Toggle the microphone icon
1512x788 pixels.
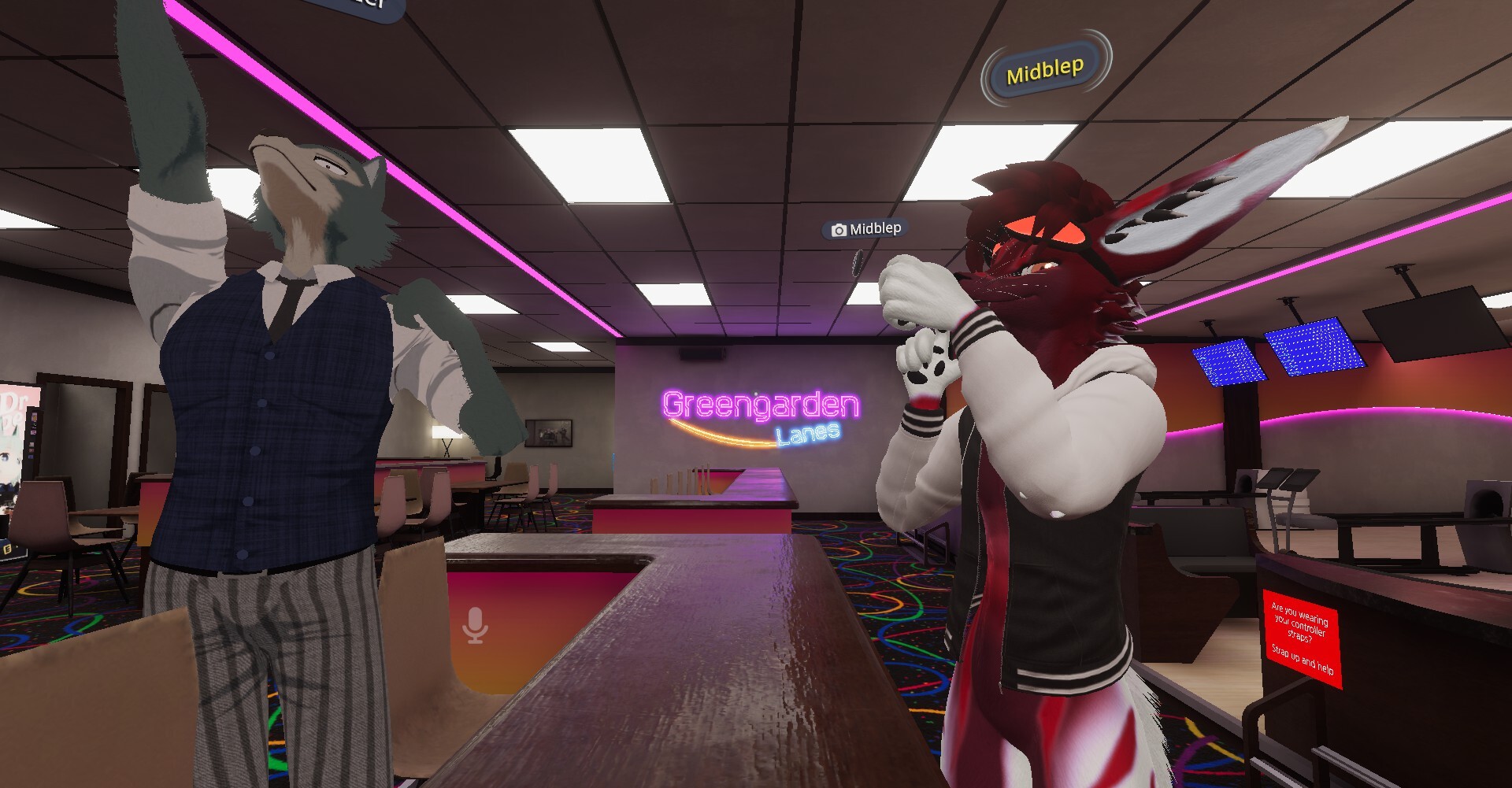[x=475, y=626]
